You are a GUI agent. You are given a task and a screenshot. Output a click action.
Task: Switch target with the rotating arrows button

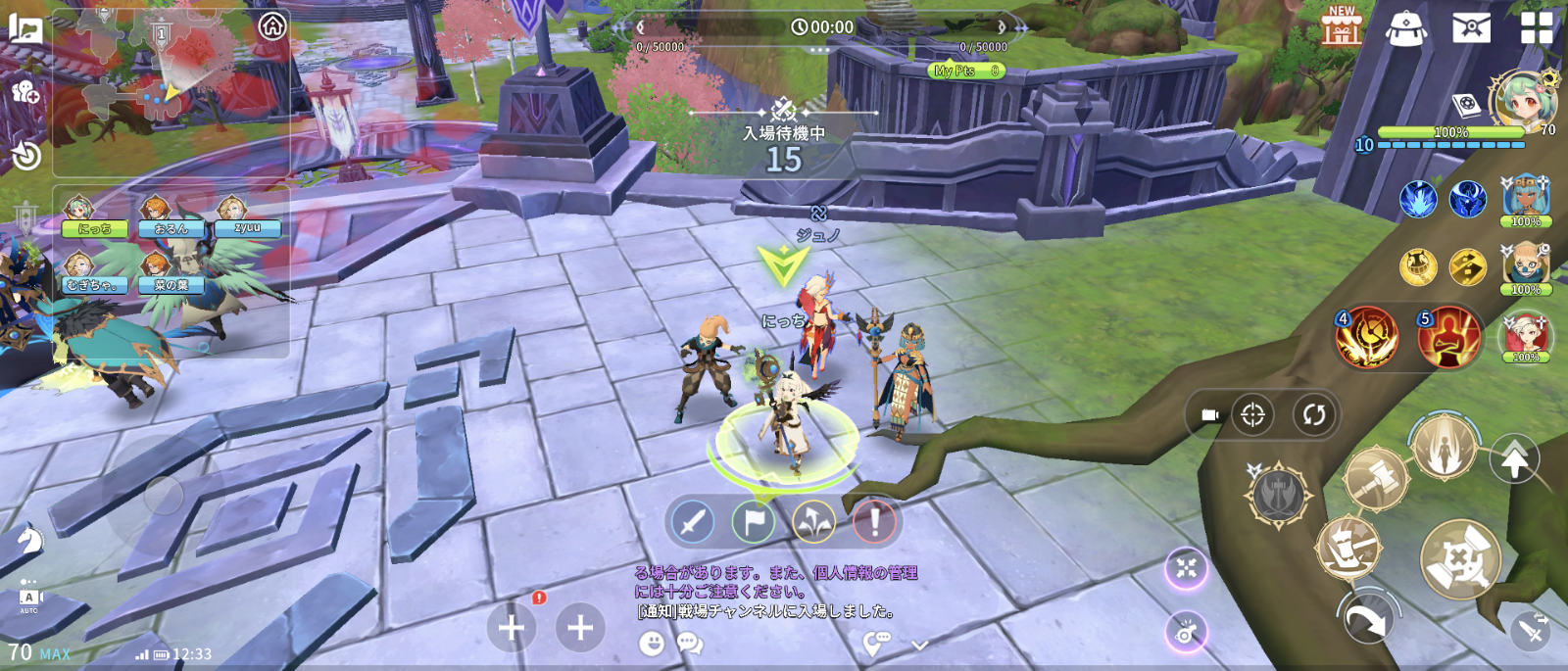tap(1313, 414)
